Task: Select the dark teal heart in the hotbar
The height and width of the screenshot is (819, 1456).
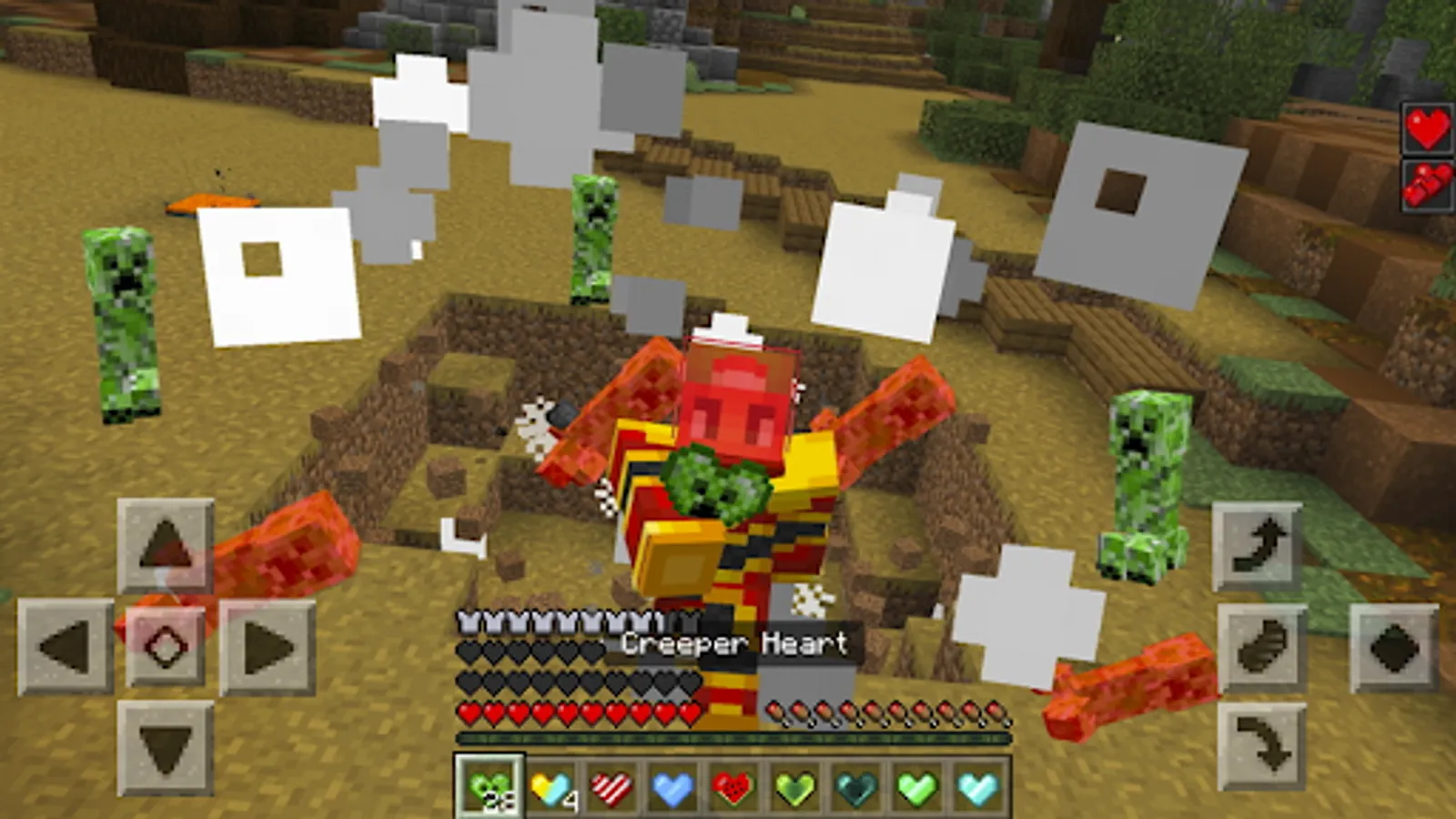Action: point(853,787)
